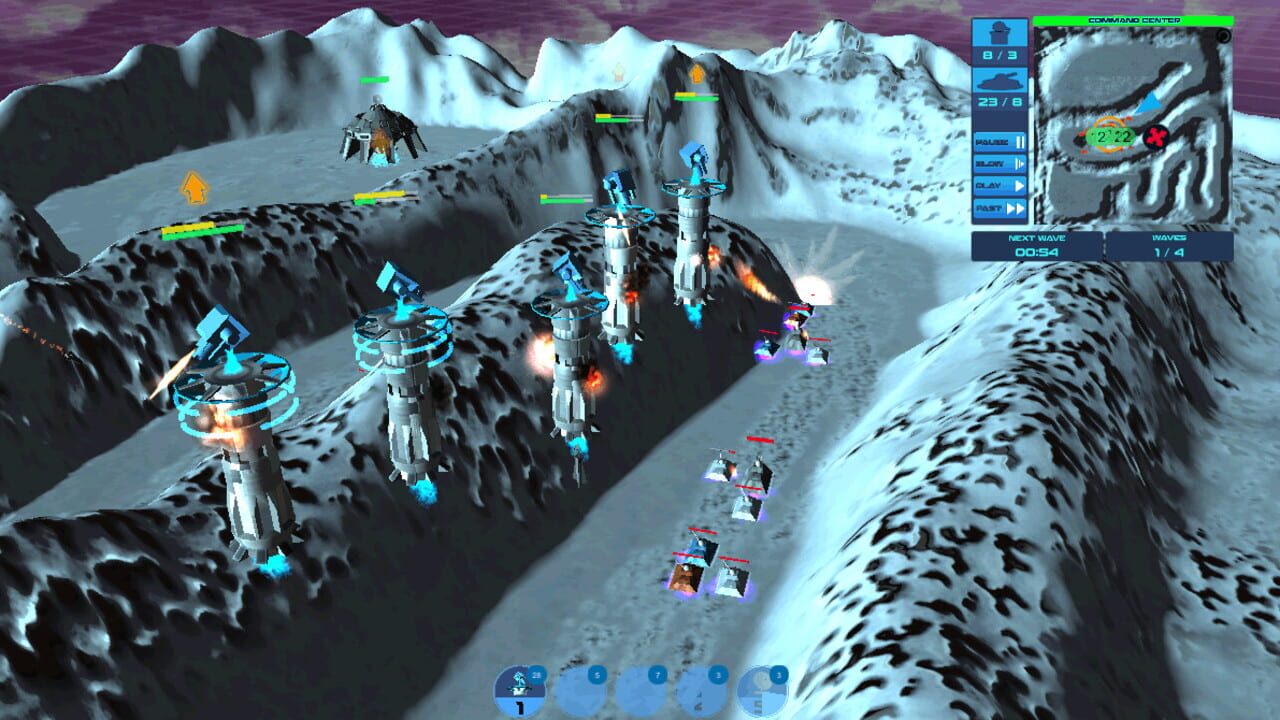Click the tank unit icon showing 23/8
Viewport: 1280px width, 720px height.
[x=999, y=90]
